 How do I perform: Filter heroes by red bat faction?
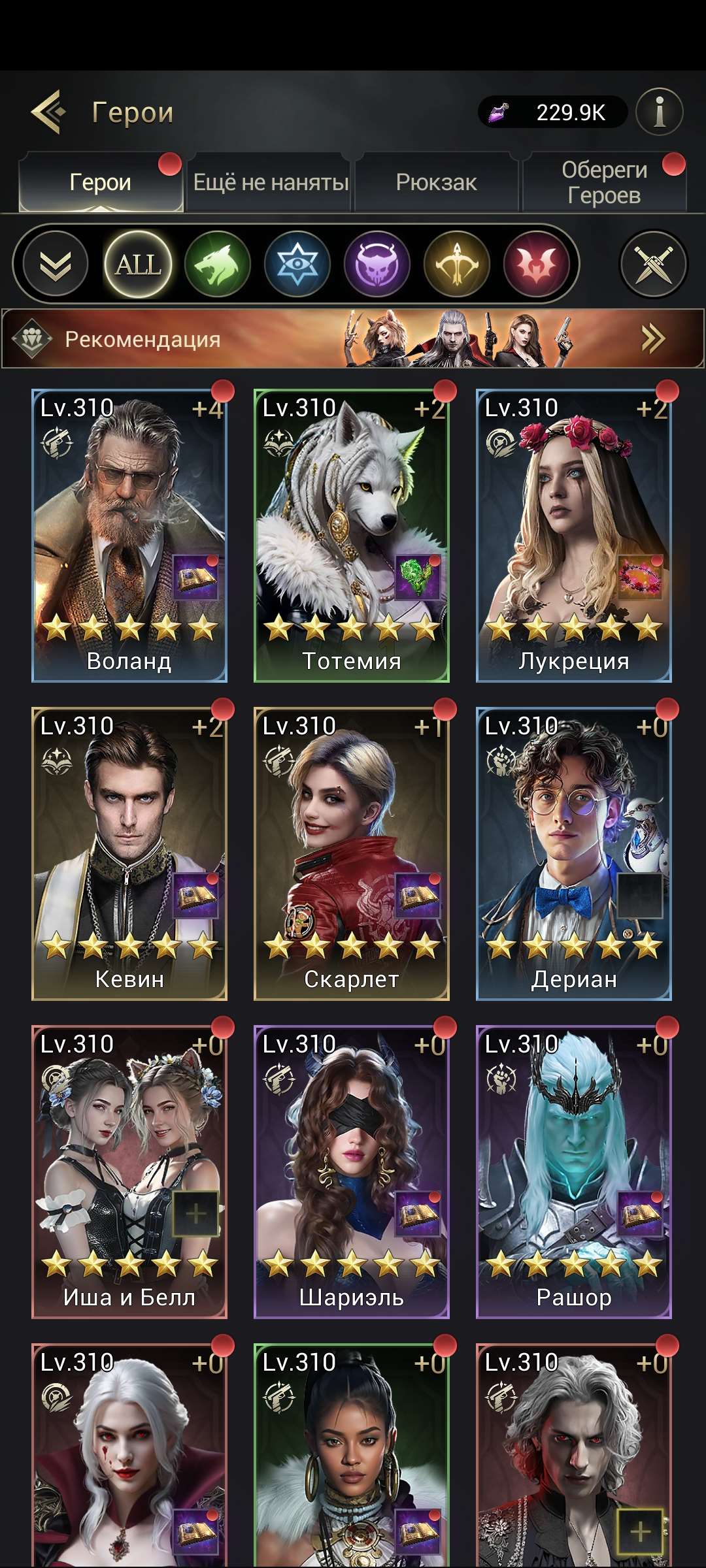[537, 264]
